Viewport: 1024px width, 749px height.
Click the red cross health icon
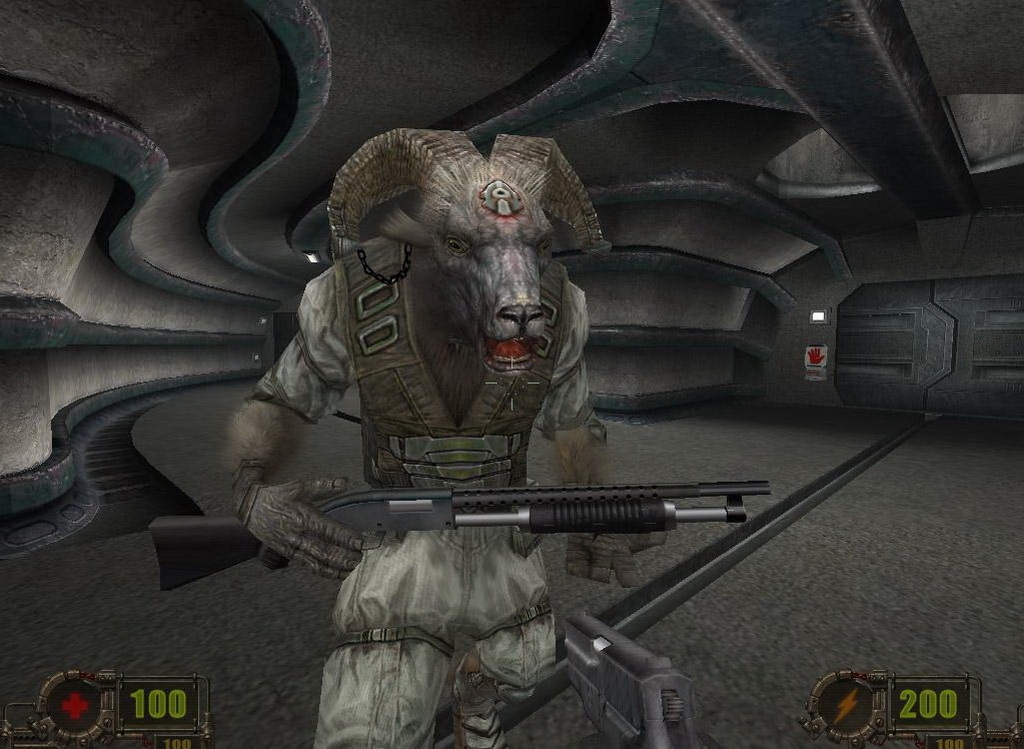tap(75, 706)
